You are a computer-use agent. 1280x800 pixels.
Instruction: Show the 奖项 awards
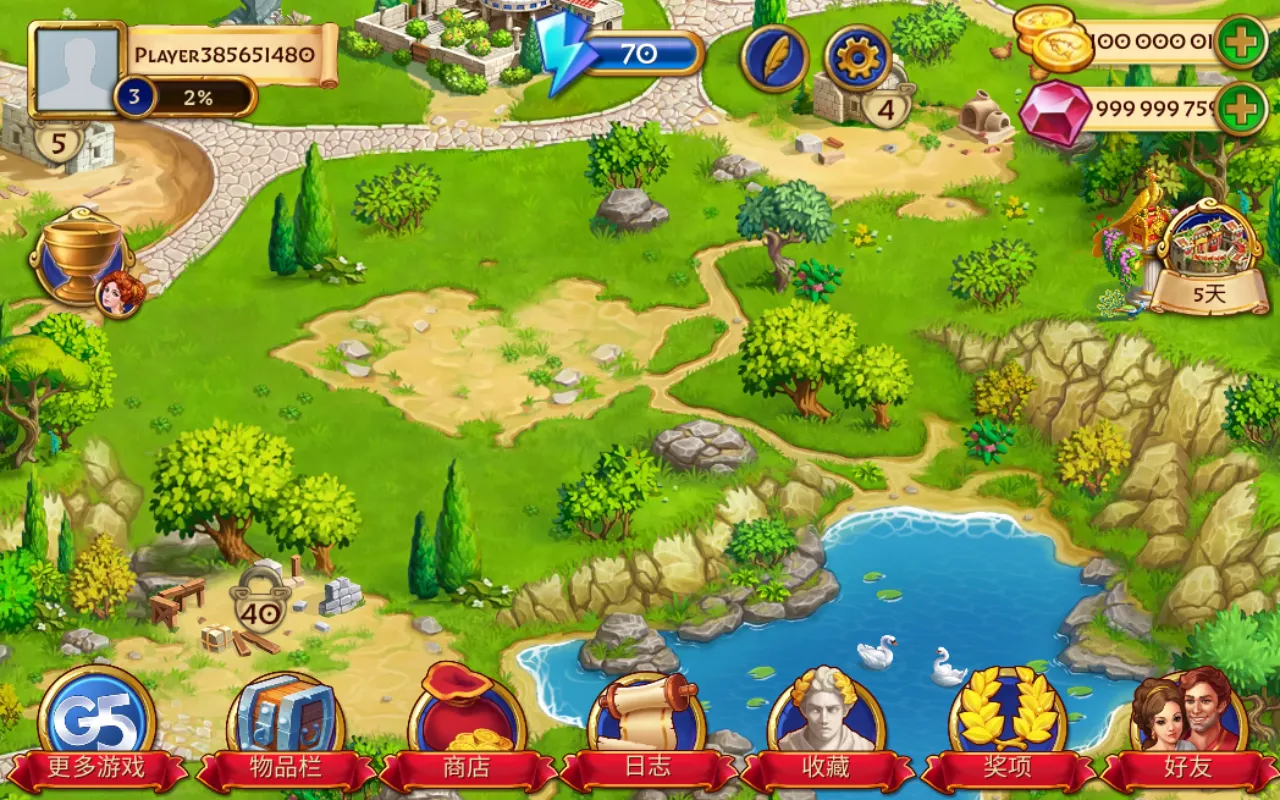pyautogui.click(x=1007, y=730)
